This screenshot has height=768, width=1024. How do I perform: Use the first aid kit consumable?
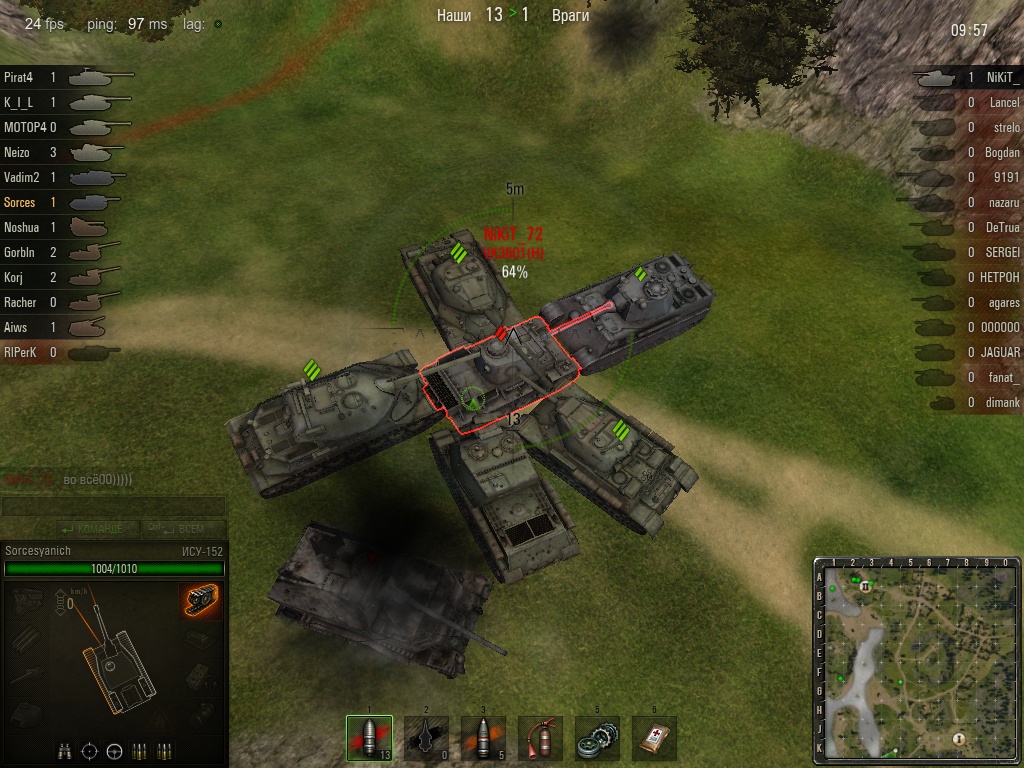(x=654, y=738)
